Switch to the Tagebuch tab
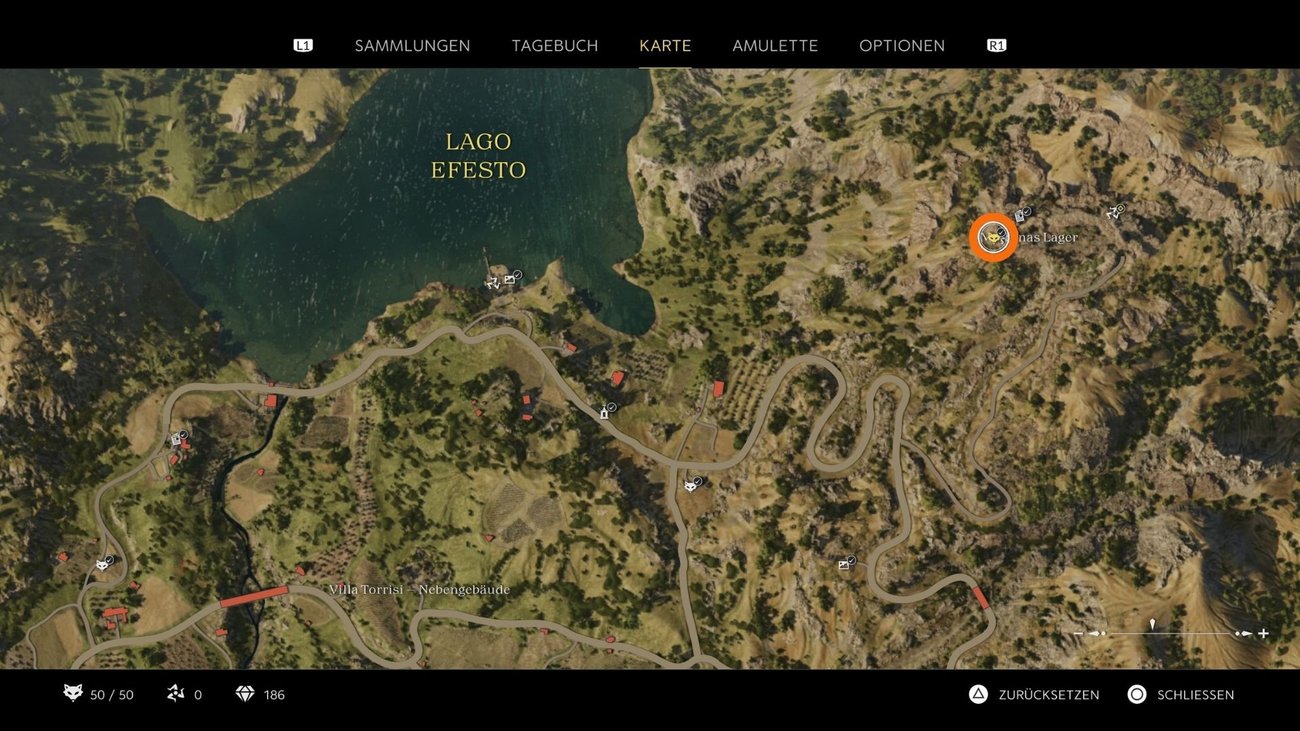The height and width of the screenshot is (731, 1300). 554,46
